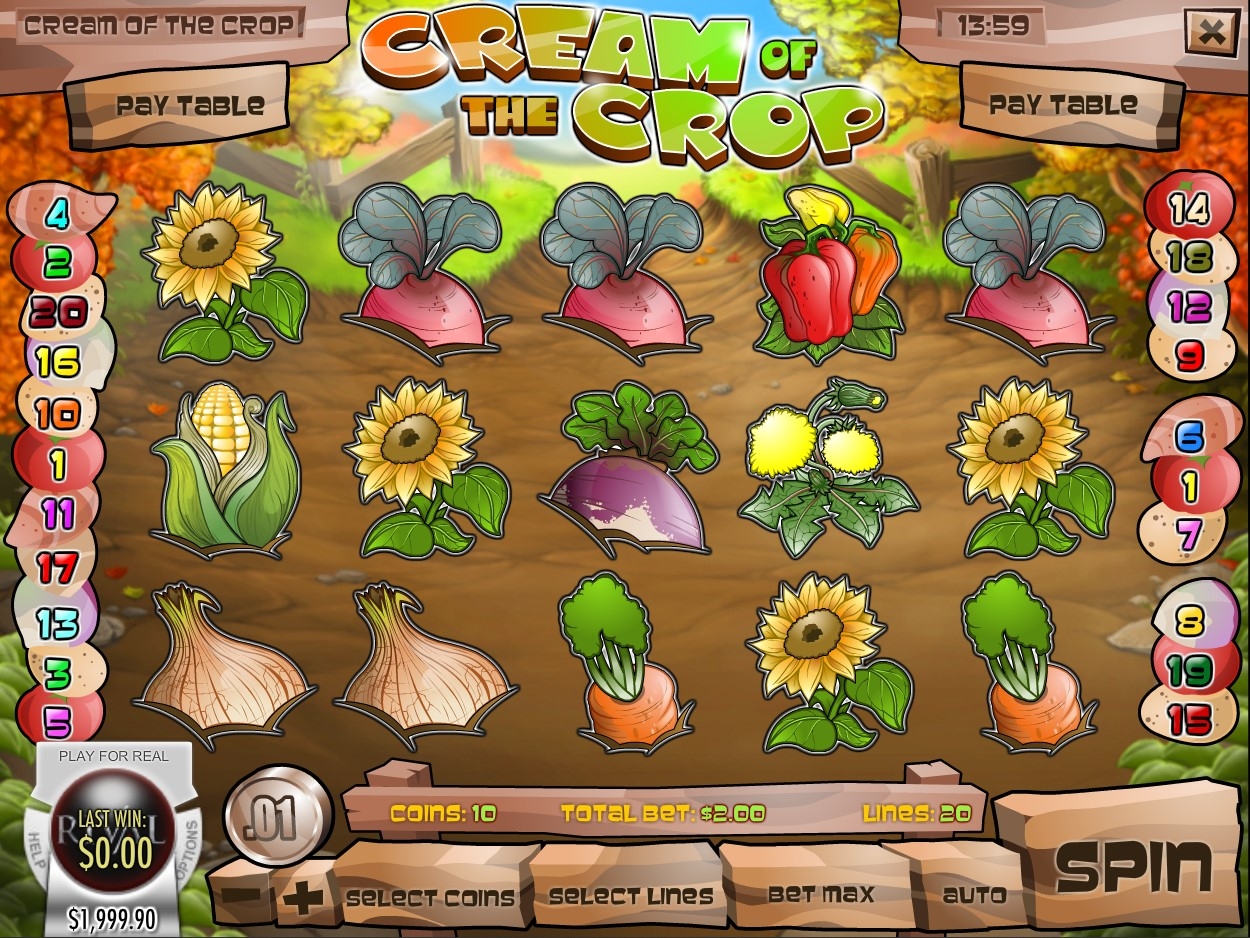This screenshot has width=1250, height=938.
Task: Start autoplay with the Auto button
Action: 974,894
